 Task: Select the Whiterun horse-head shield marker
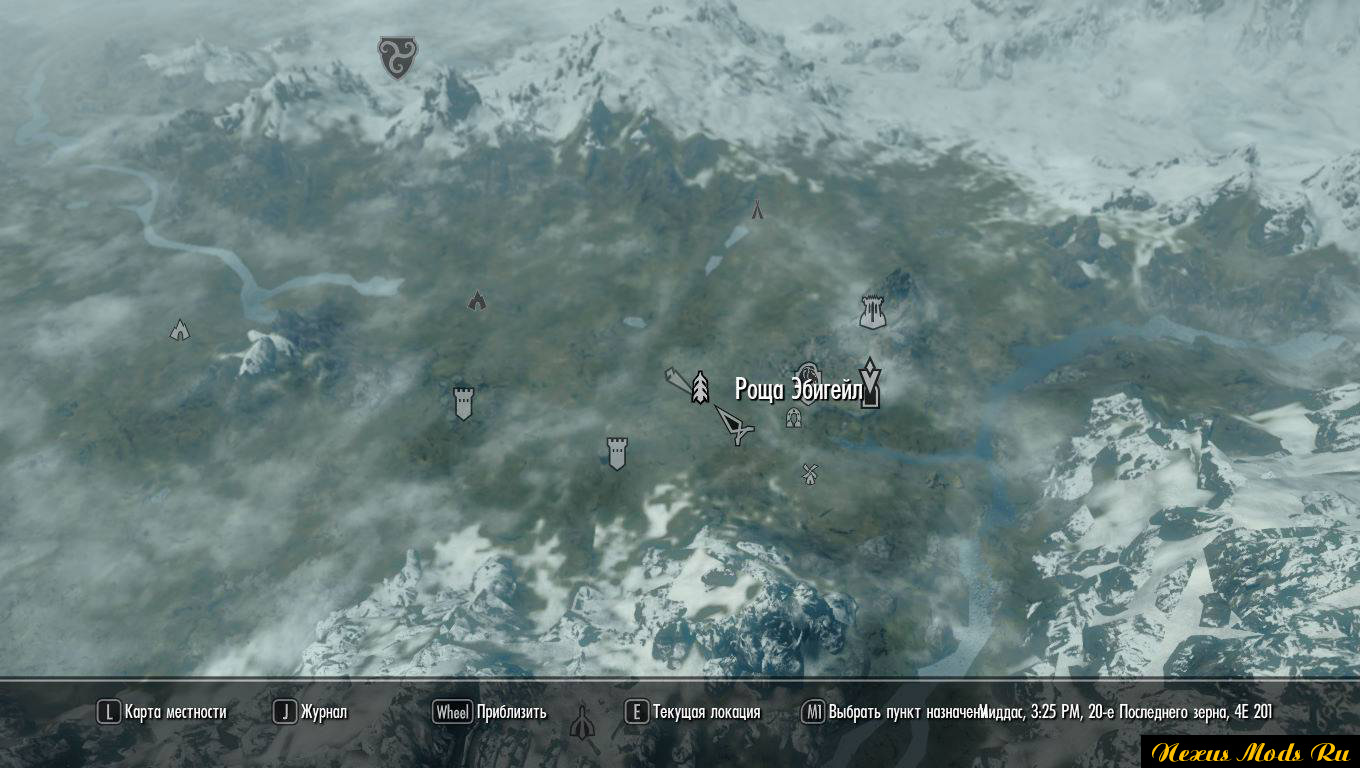pos(808,375)
